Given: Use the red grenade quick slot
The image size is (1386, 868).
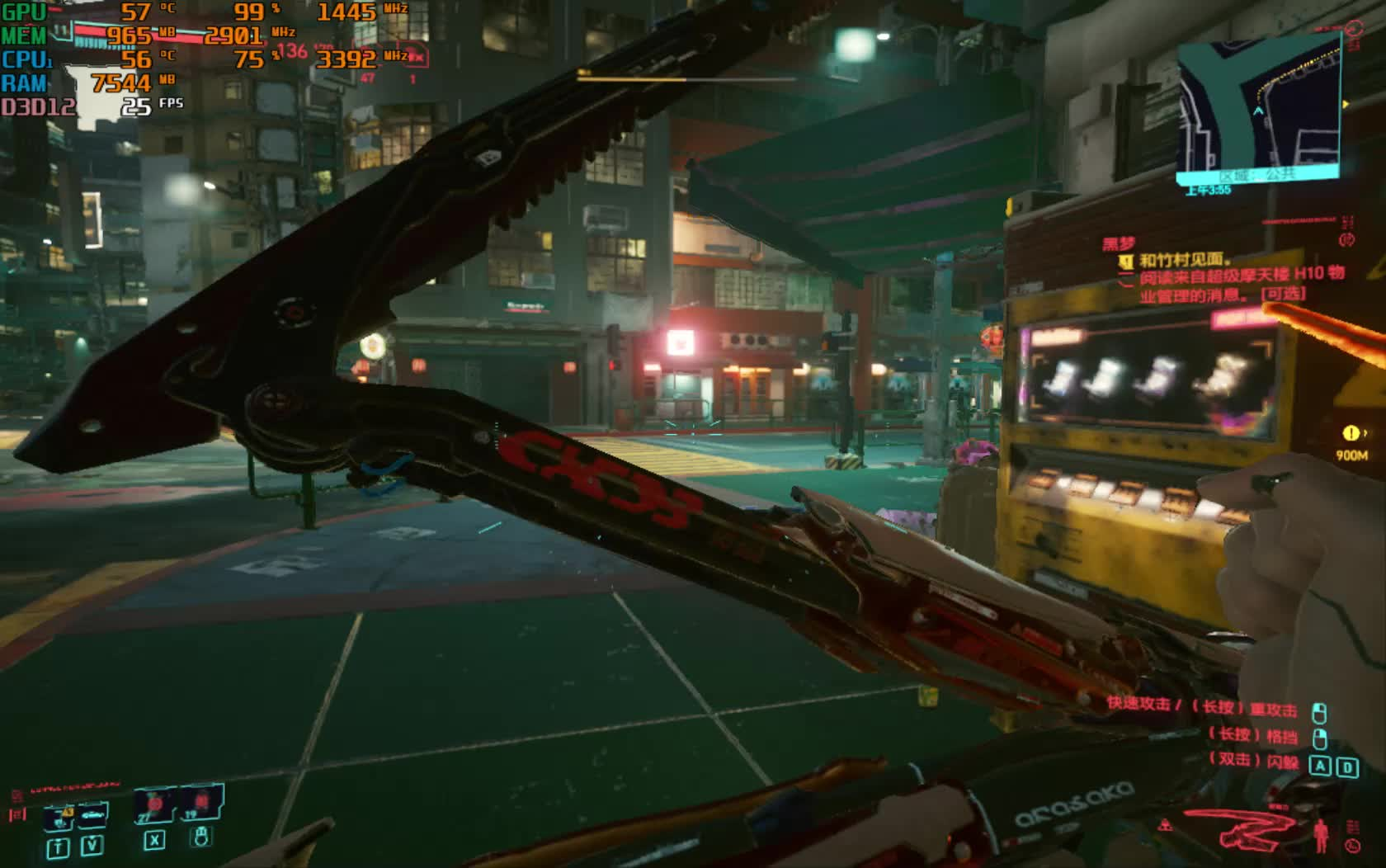Looking at the screenshot, I should click(154, 804).
